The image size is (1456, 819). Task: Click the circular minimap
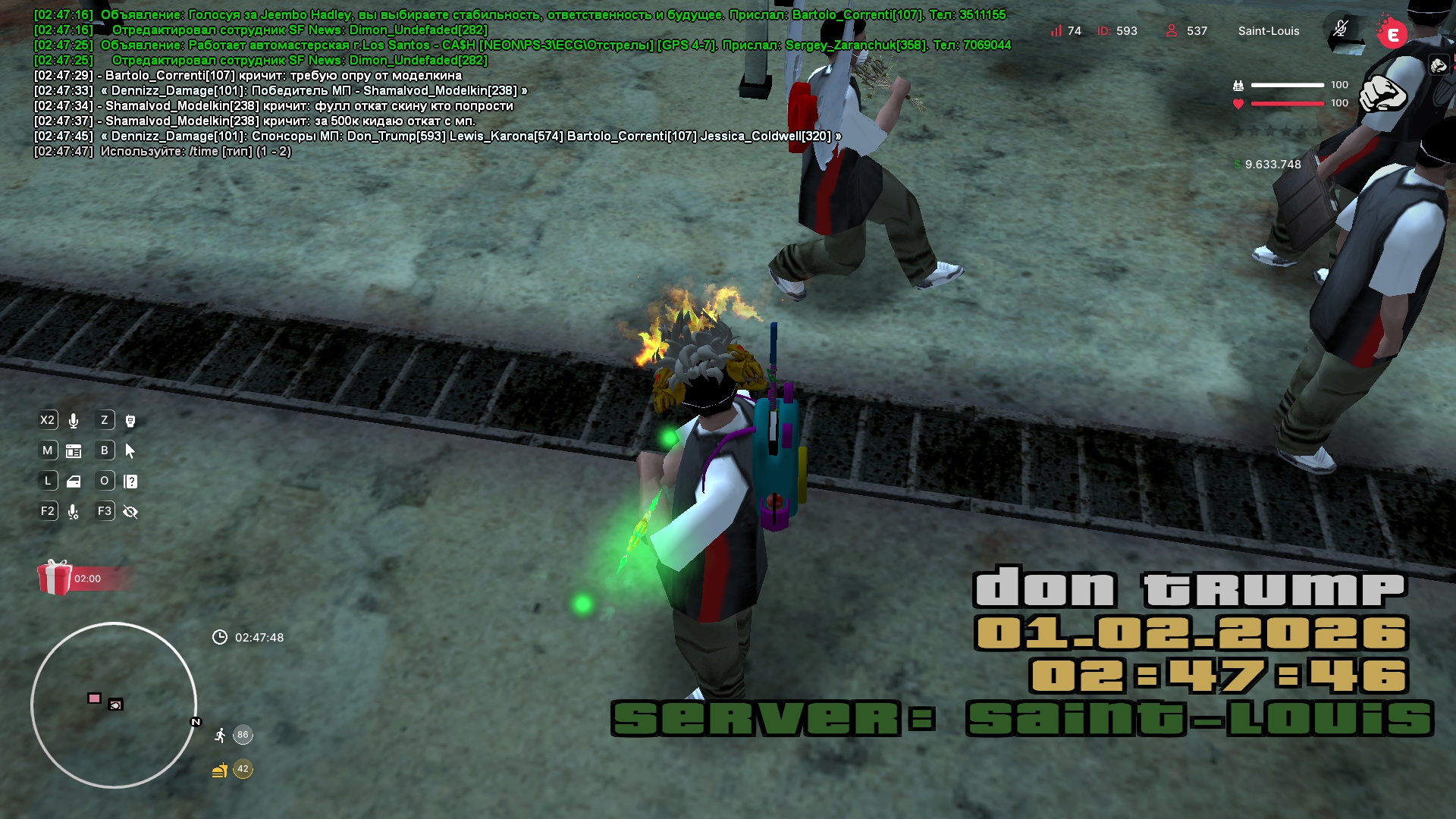pyautogui.click(x=114, y=705)
